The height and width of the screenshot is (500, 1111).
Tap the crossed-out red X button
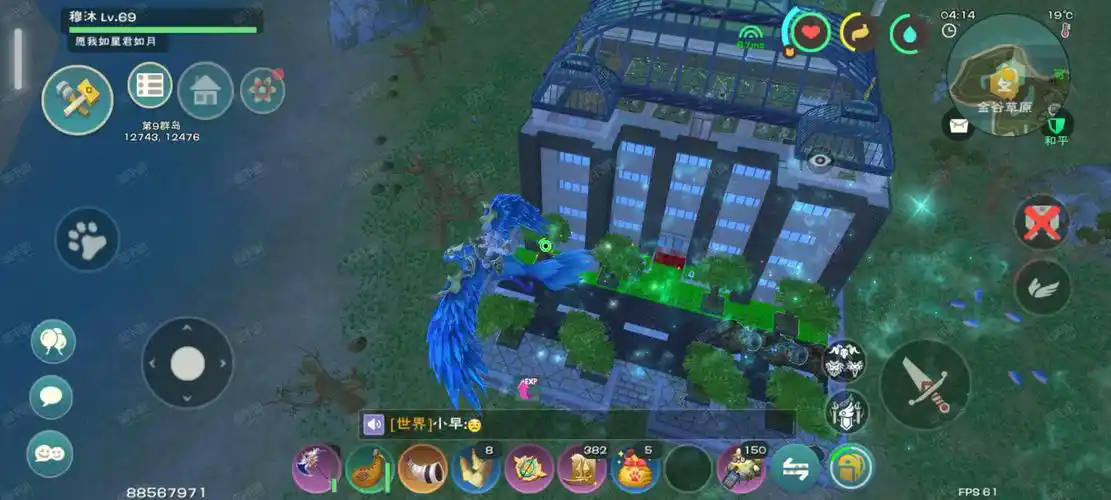click(1041, 221)
